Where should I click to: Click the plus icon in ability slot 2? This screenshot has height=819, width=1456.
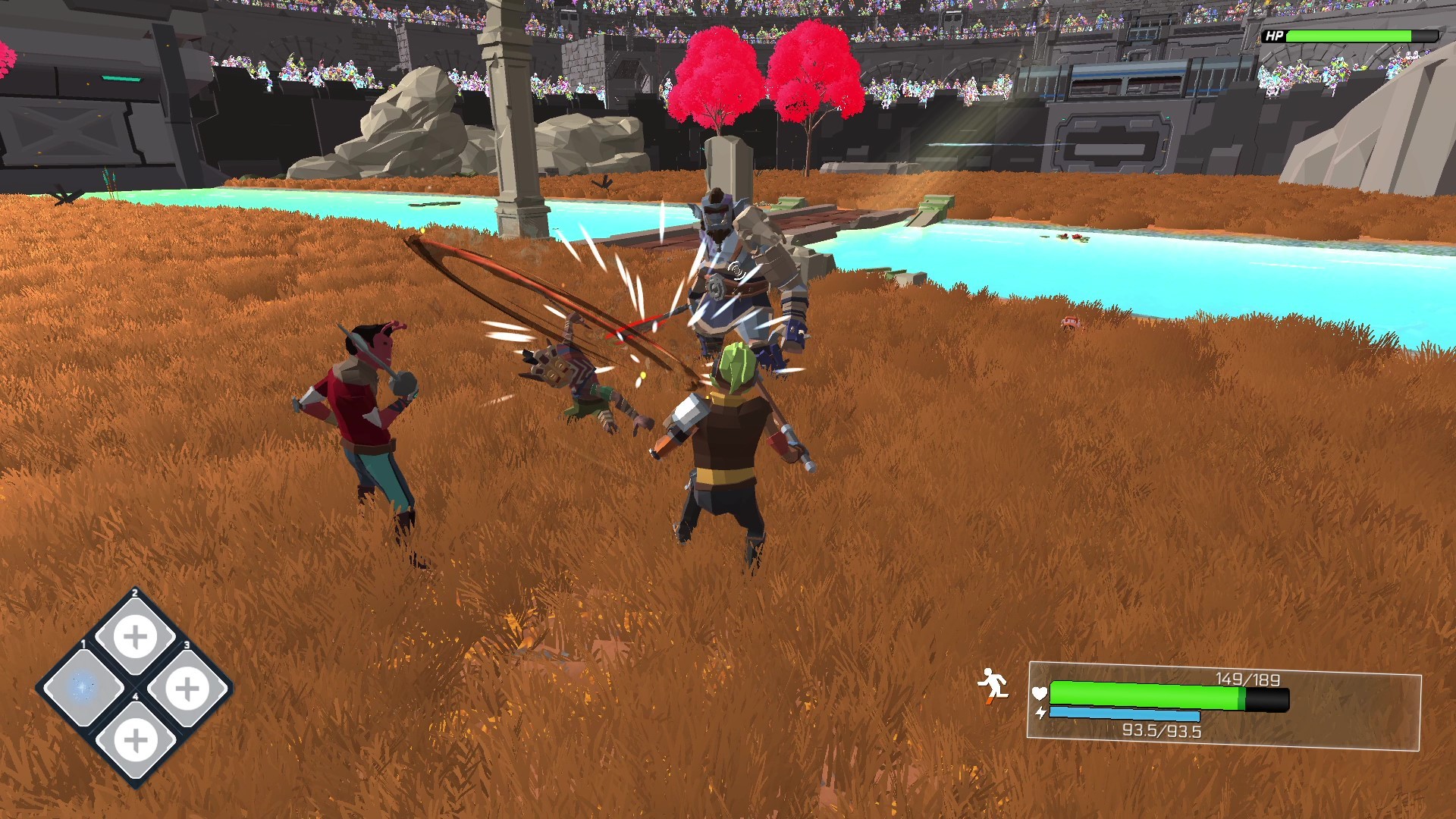(x=134, y=635)
